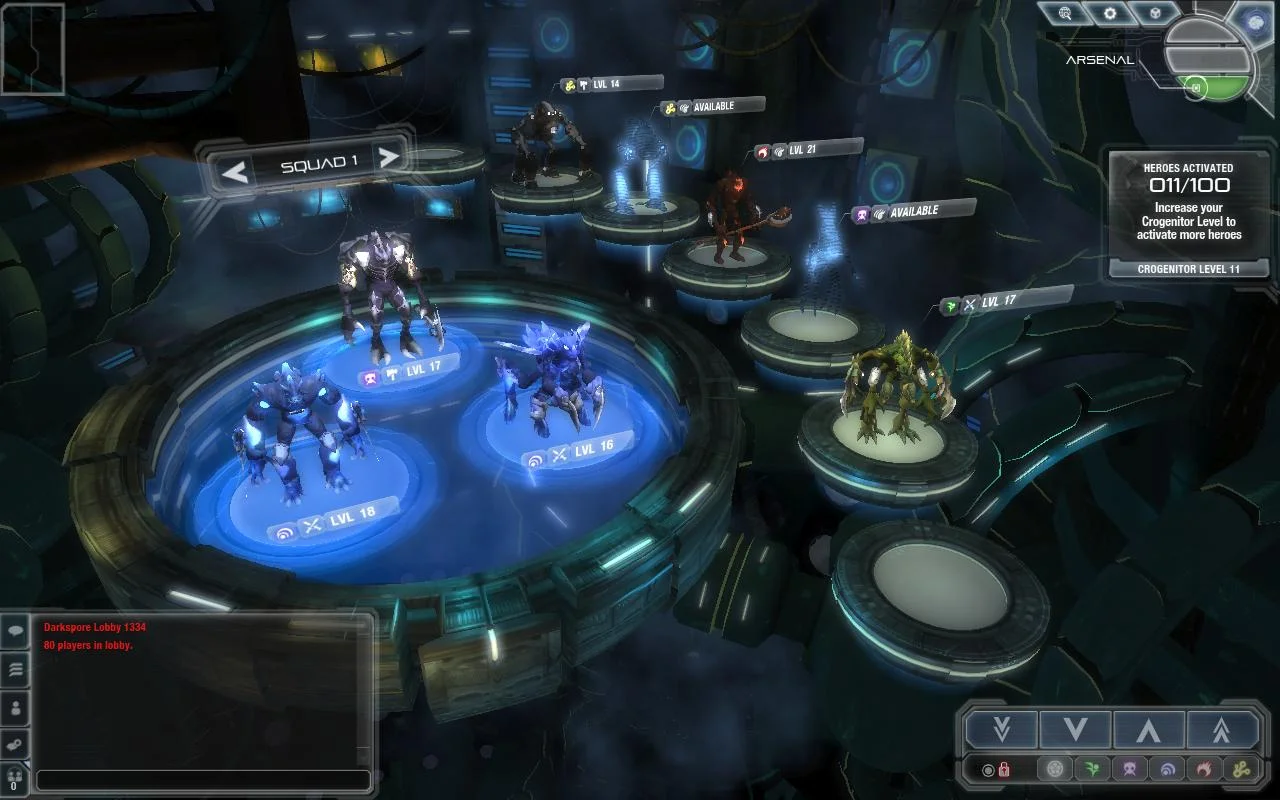This screenshot has height=800, width=1280.
Task: Filter heroes by blue arcs genesis icon
Action: click(1166, 769)
